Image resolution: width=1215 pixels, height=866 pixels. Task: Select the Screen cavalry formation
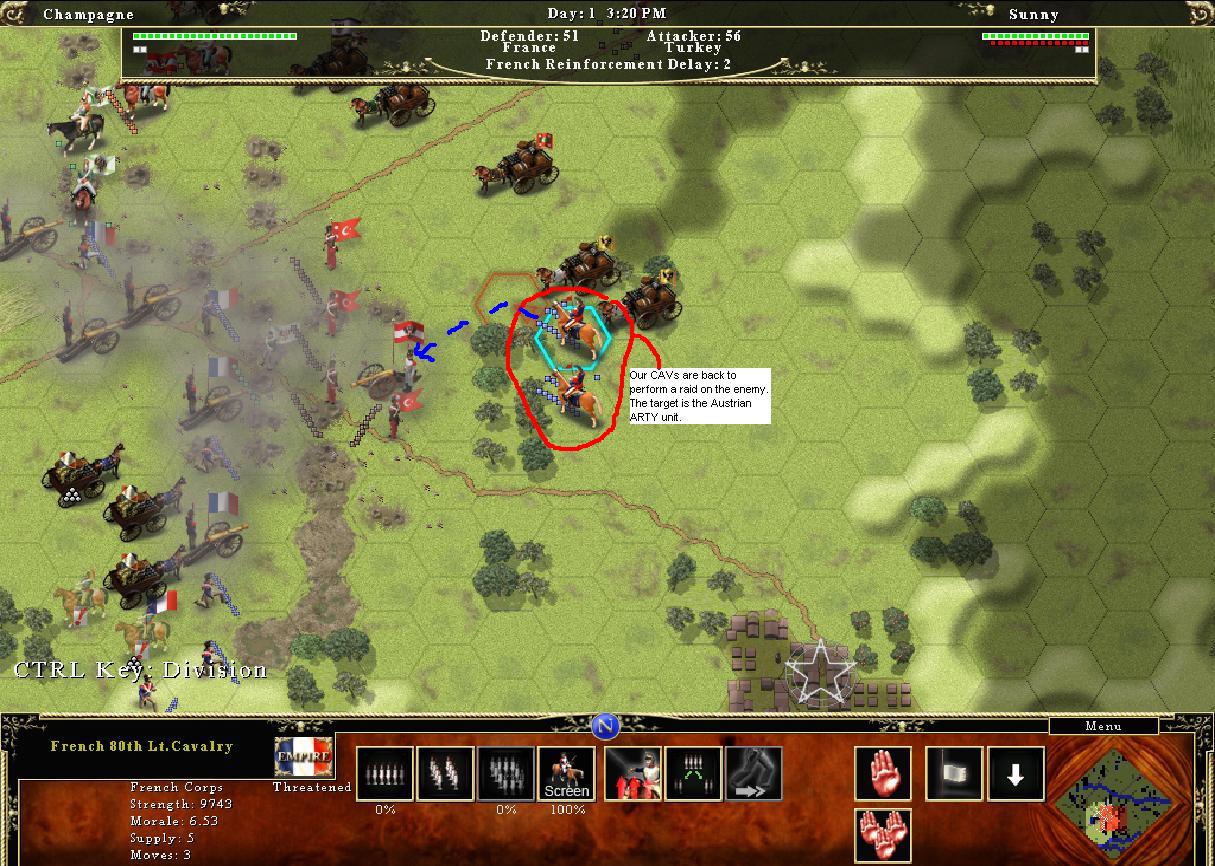click(x=567, y=774)
